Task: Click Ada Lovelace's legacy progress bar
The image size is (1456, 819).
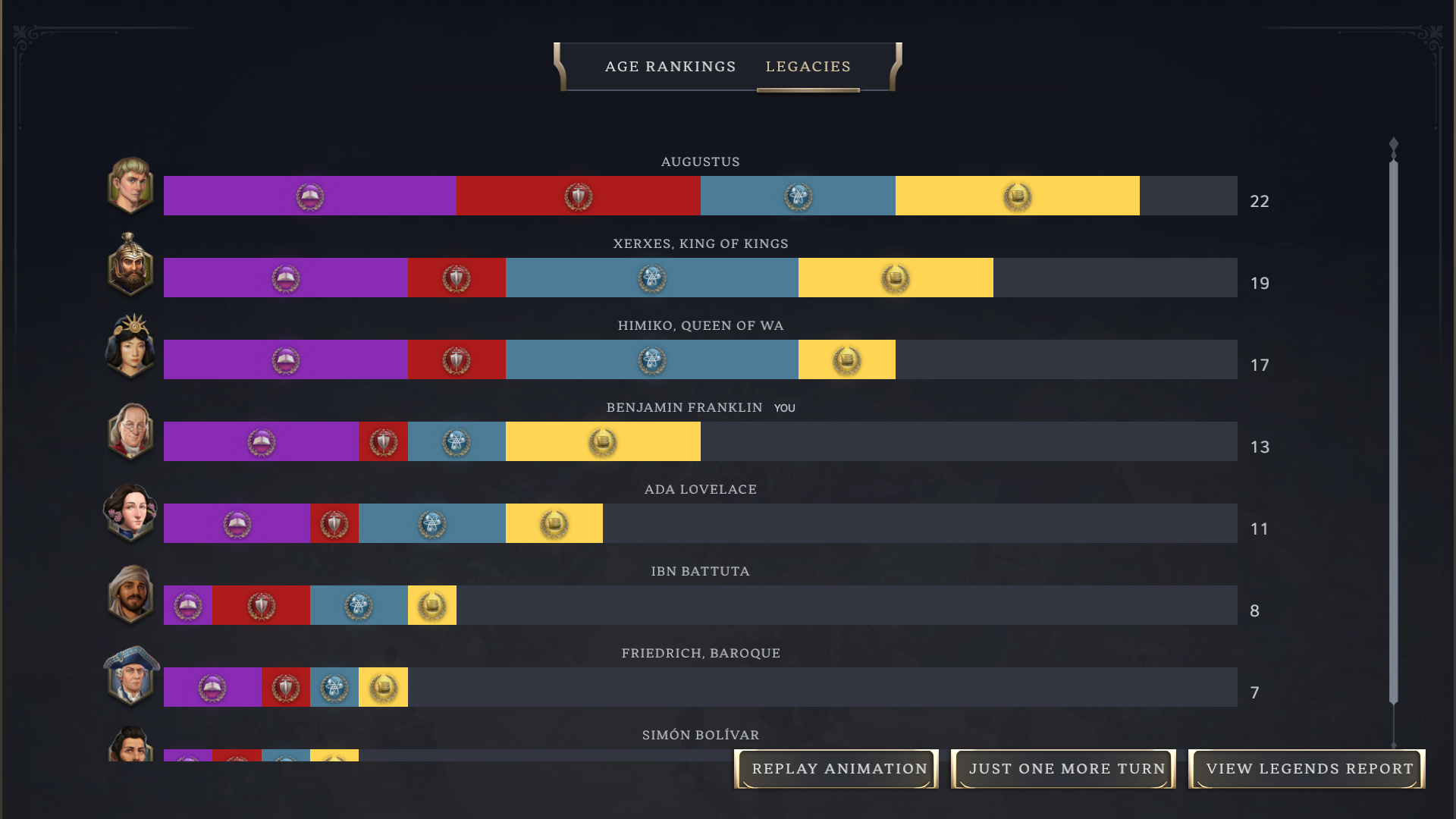Action: (682, 523)
